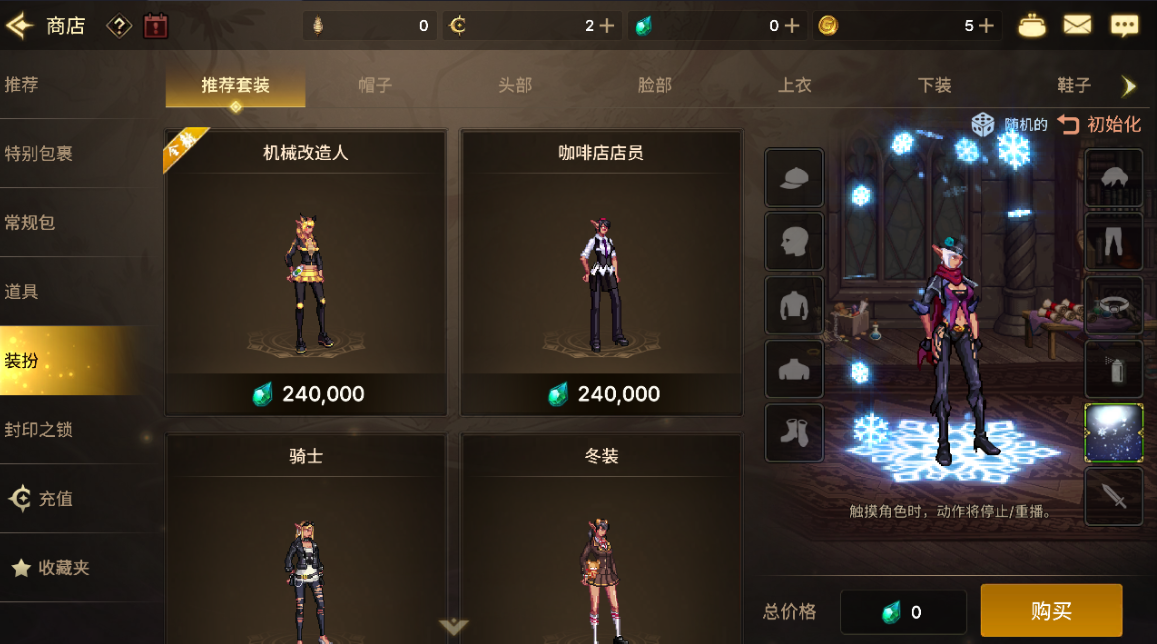
Task: Choose the 骑士 outfit set
Action: tap(305, 540)
